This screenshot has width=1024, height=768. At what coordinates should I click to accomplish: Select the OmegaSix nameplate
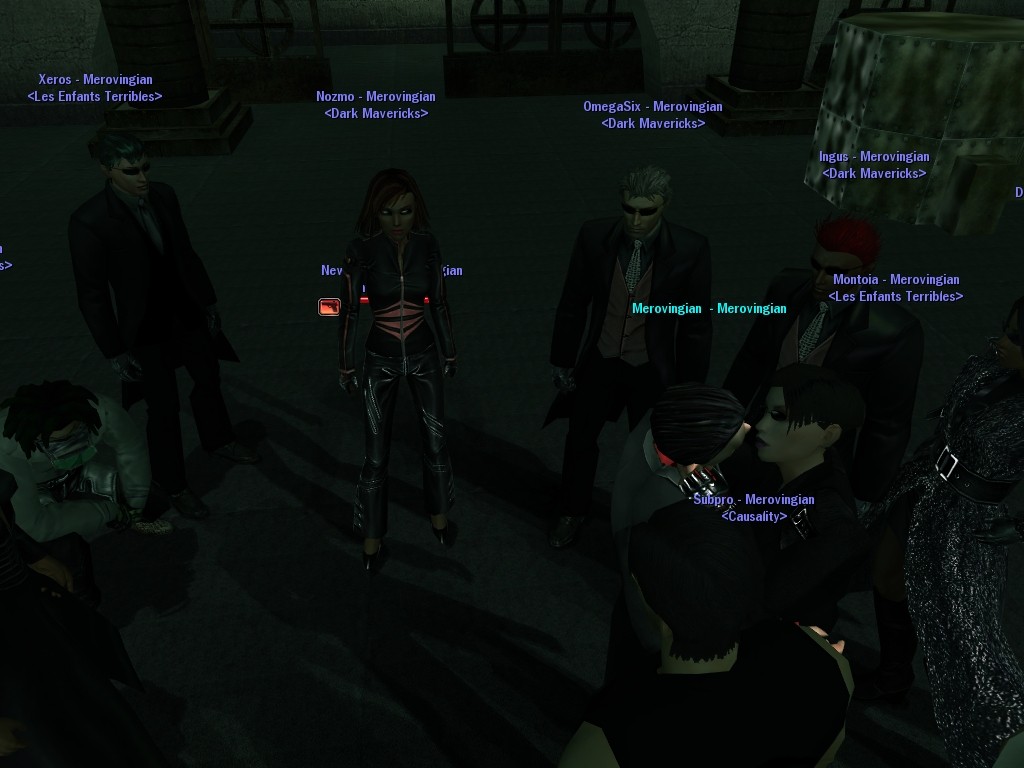[x=652, y=107]
